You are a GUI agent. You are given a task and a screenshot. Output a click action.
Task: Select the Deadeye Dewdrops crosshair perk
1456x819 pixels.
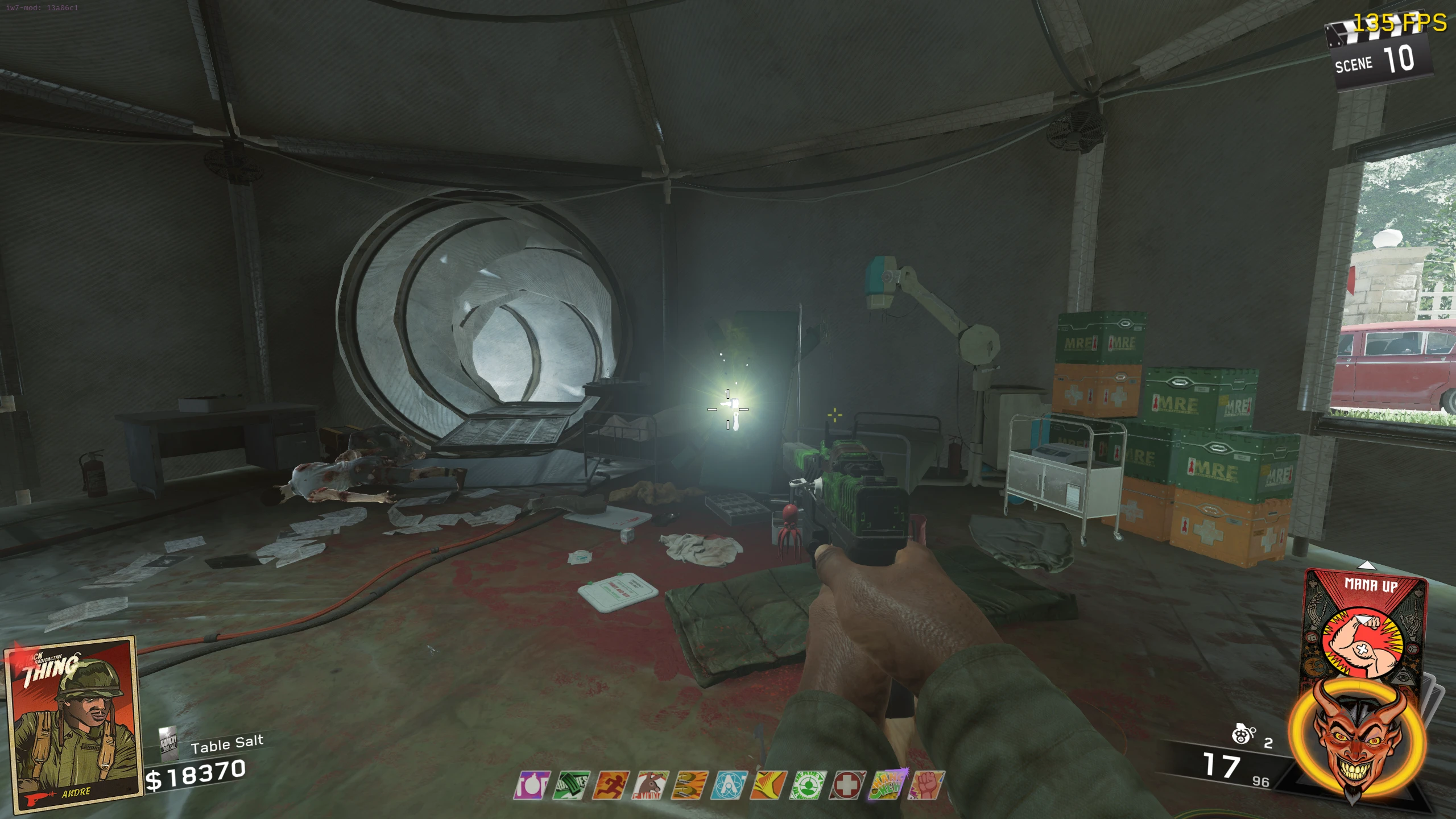(x=808, y=785)
